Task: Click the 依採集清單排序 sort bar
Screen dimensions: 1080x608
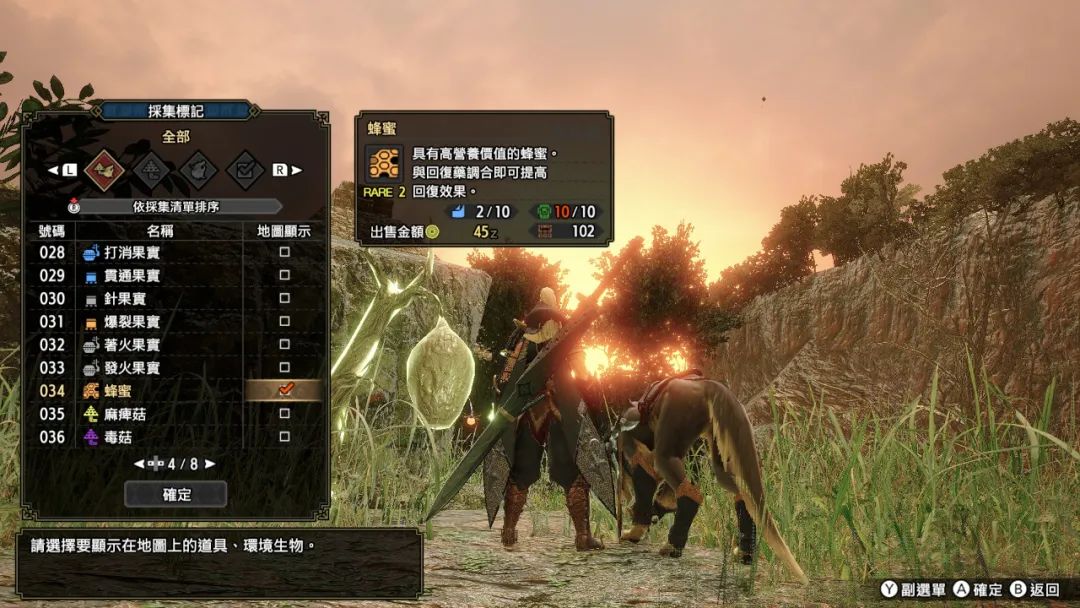Action: coord(176,207)
